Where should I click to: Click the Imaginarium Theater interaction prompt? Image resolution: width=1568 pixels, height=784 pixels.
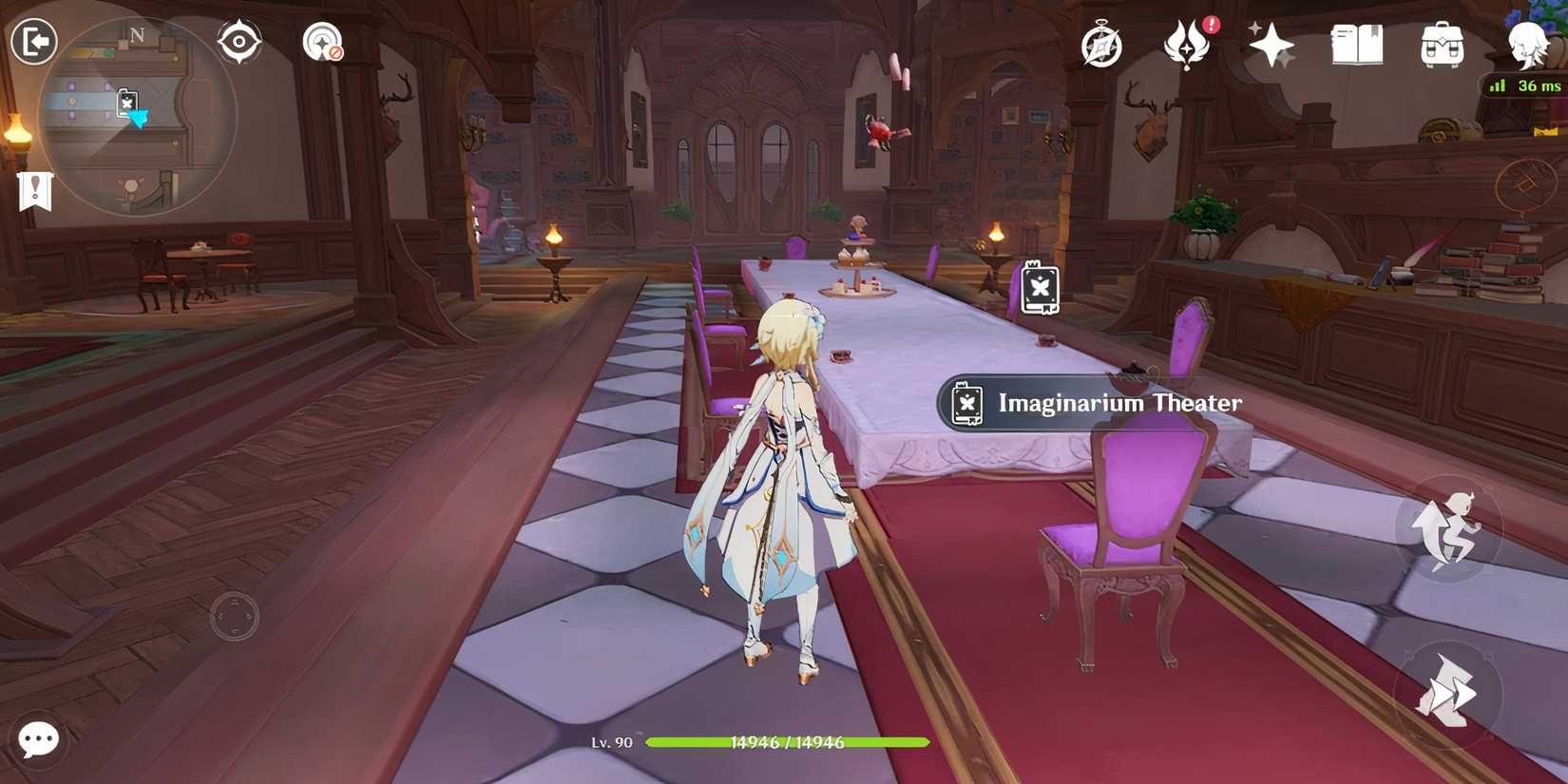(1091, 402)
